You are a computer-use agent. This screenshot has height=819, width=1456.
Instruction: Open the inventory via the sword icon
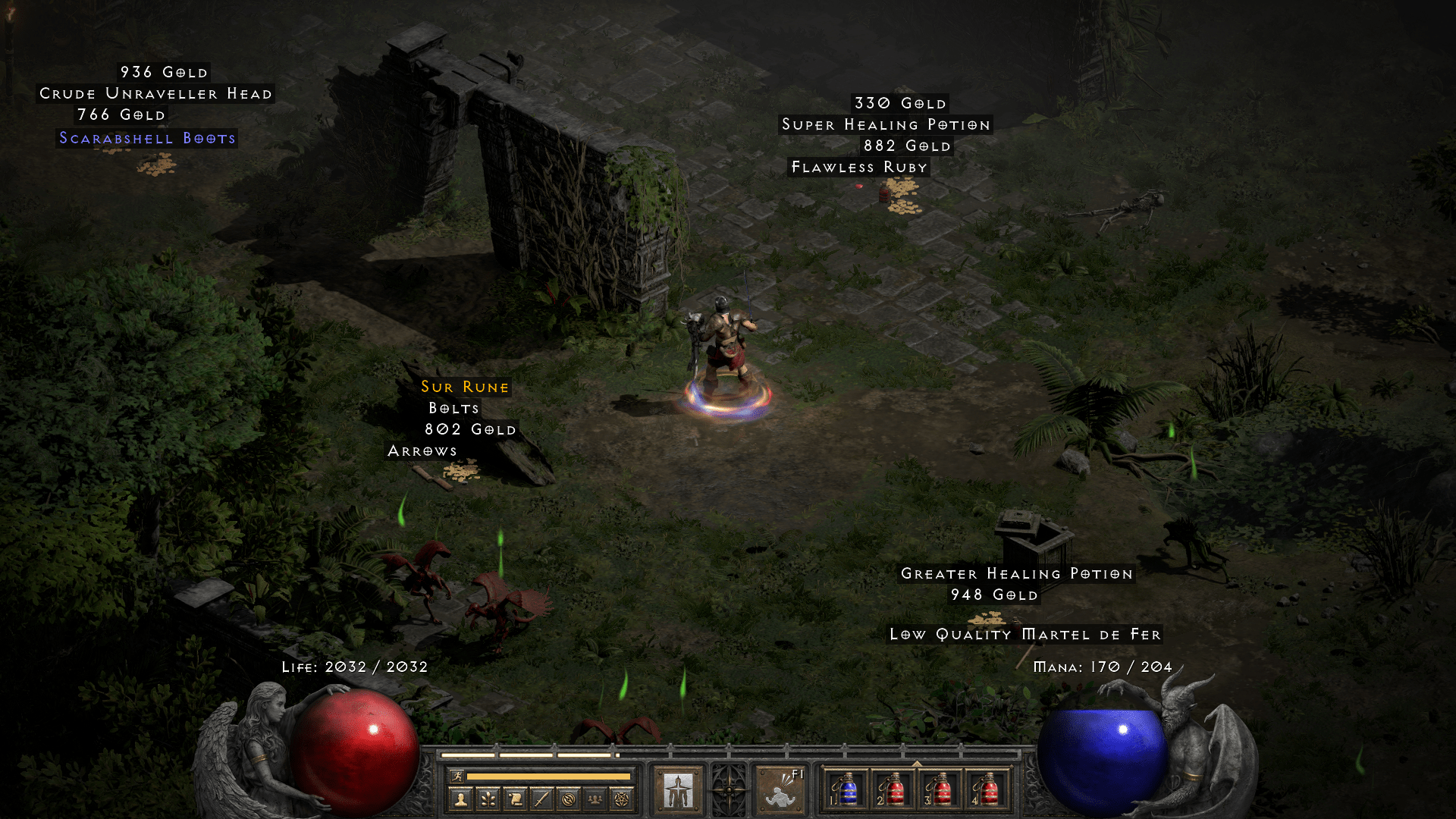541,798
